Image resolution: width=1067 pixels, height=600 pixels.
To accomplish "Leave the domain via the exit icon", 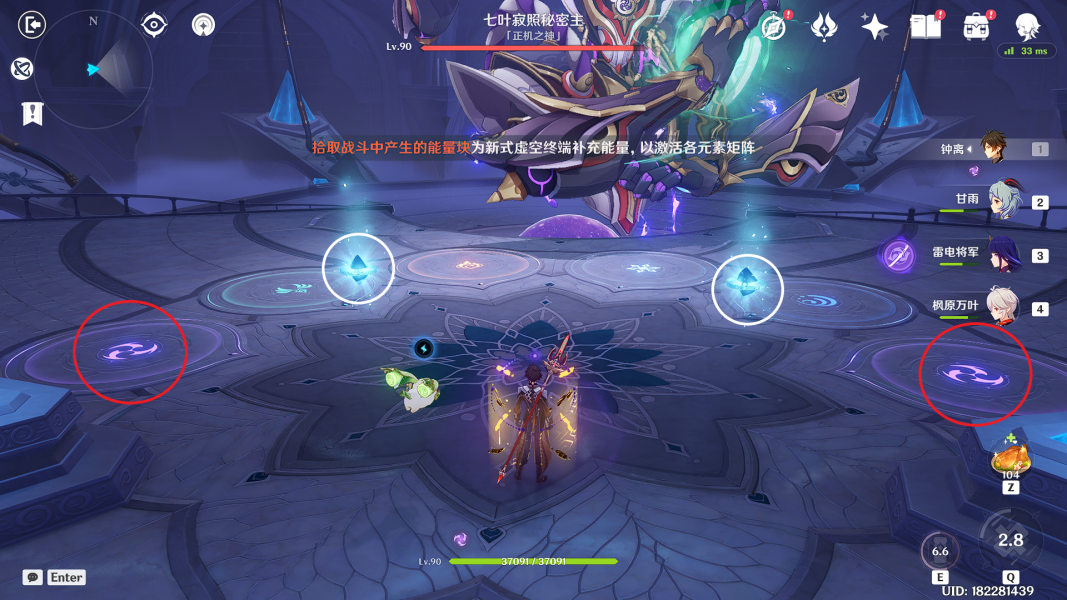I will coord(33,24).
